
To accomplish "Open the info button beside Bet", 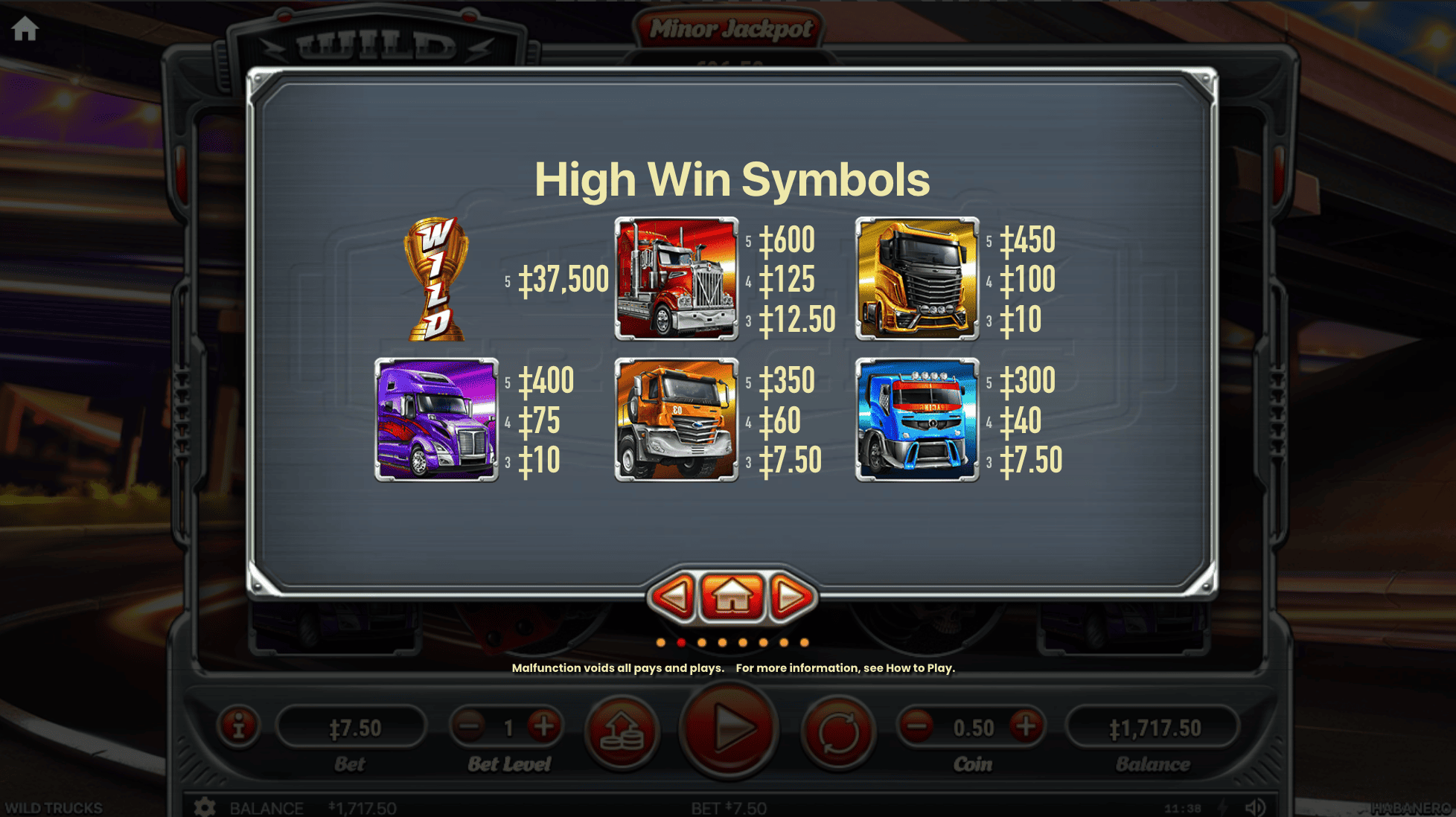I will (238, 726).
